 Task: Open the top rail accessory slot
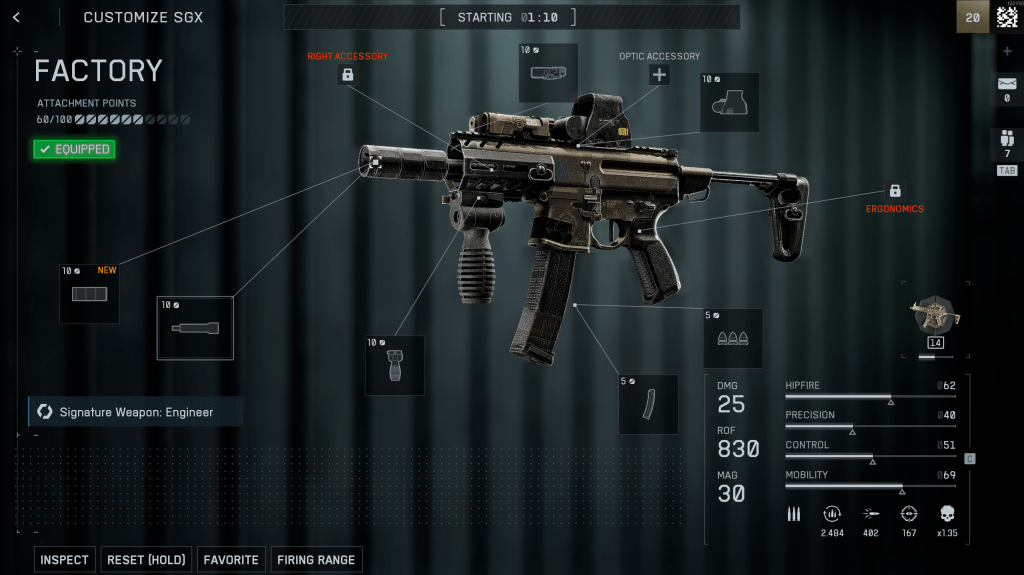[547, 72]
